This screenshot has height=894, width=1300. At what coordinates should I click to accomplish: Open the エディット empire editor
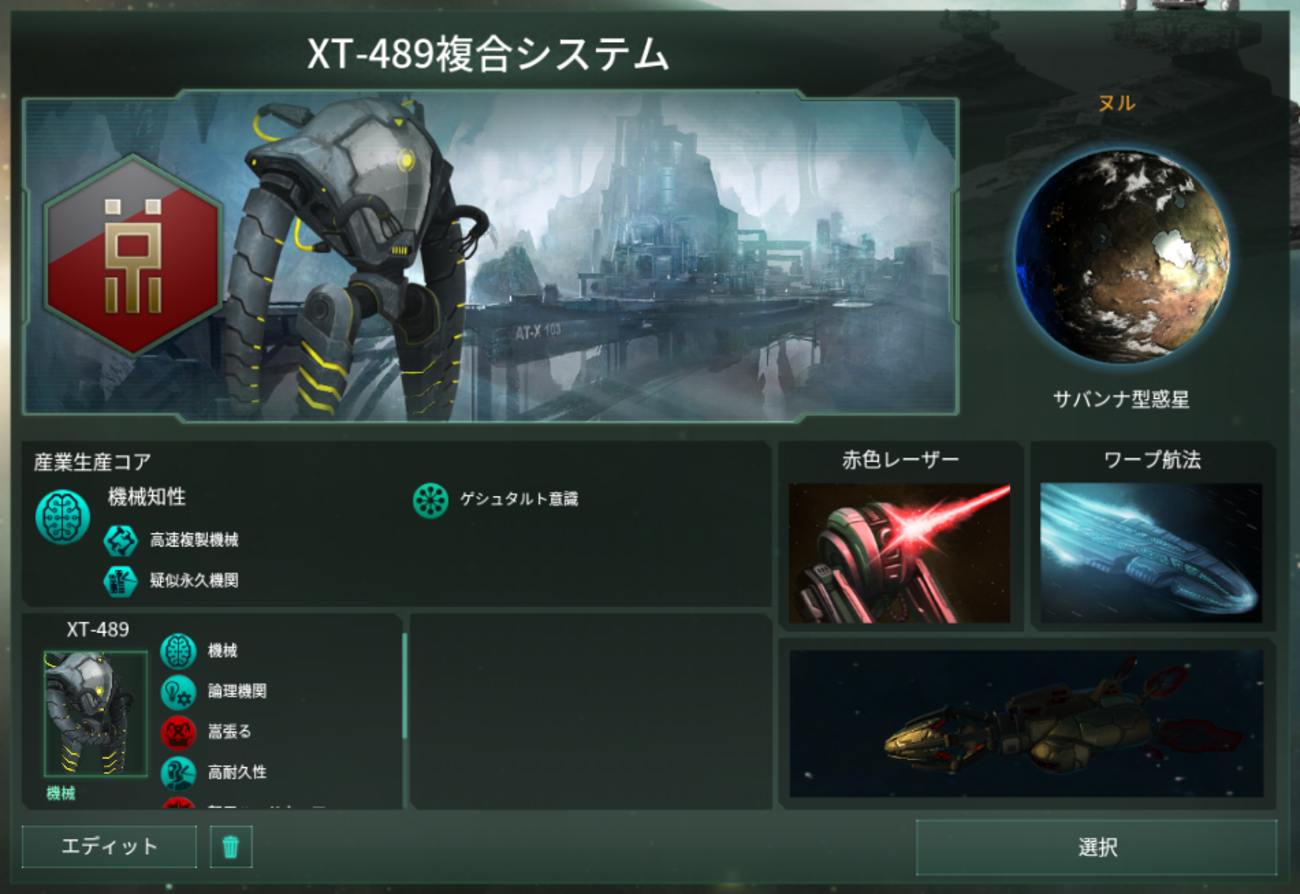click(x=109, y=847)
